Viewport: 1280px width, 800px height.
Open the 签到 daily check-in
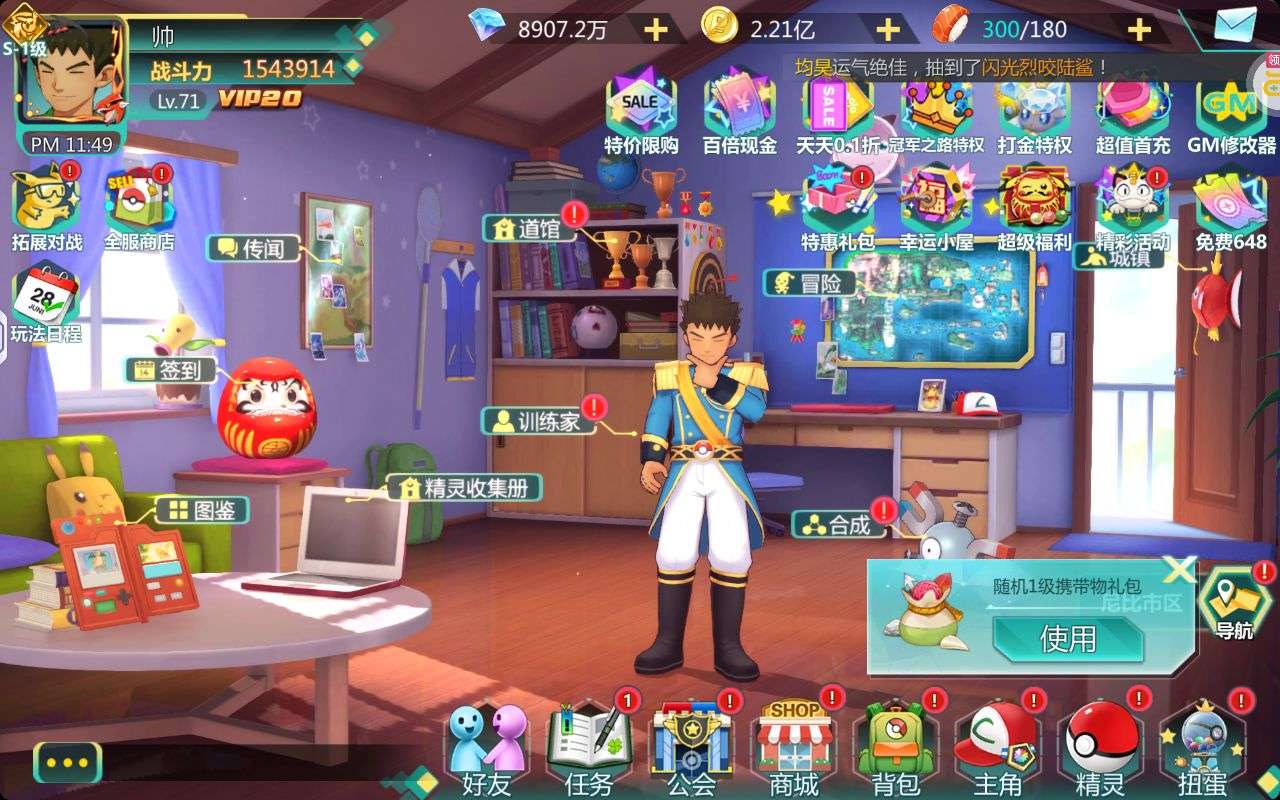174,370
